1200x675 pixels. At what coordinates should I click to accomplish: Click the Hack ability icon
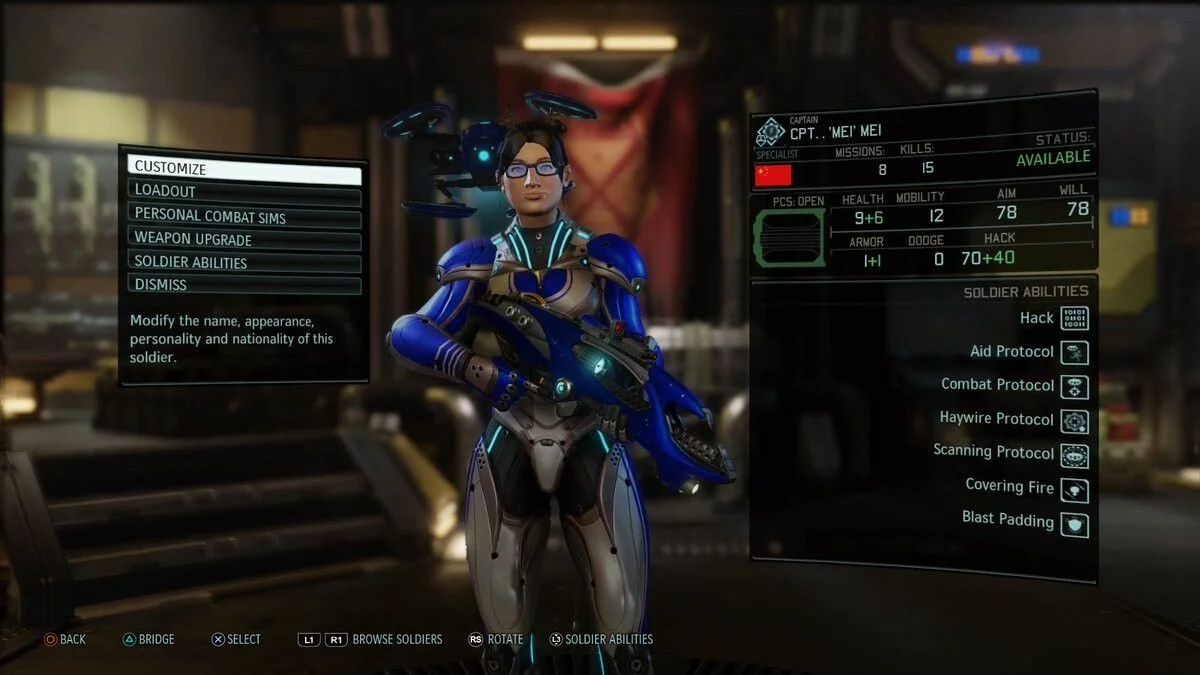tap(1074, 318)
